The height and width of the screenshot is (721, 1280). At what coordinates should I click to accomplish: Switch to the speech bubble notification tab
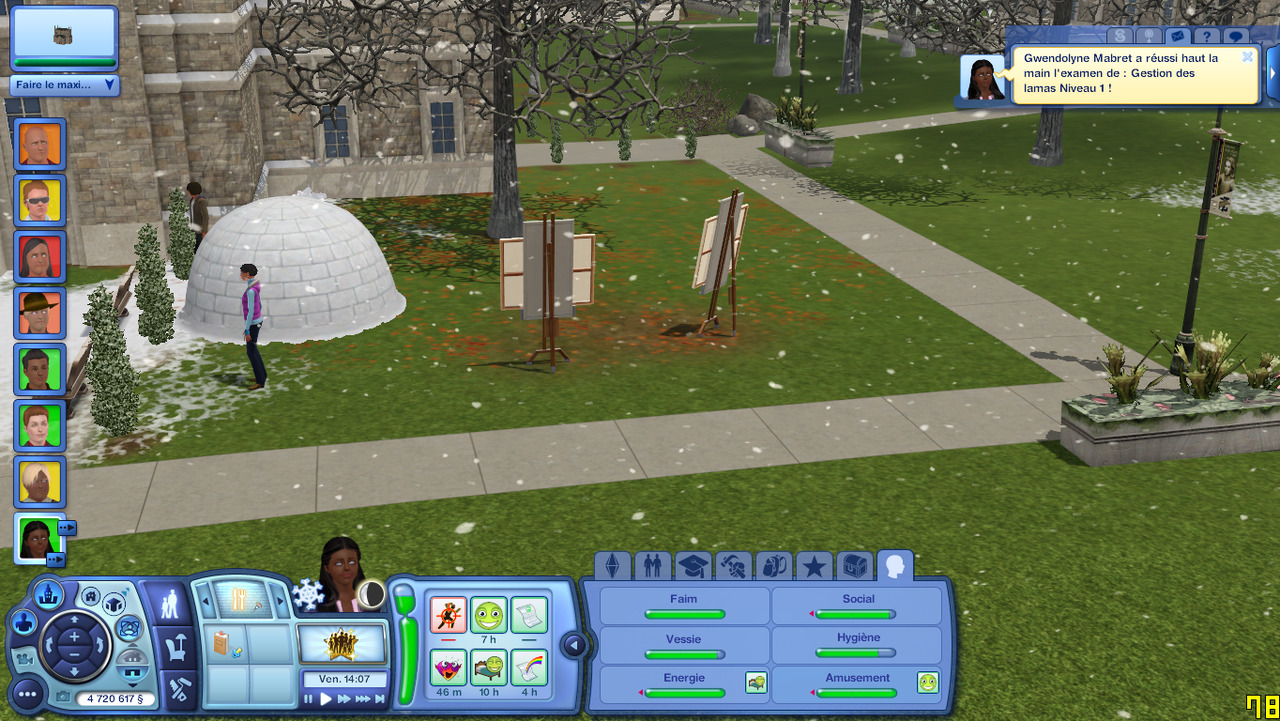tap(1237, 37)
